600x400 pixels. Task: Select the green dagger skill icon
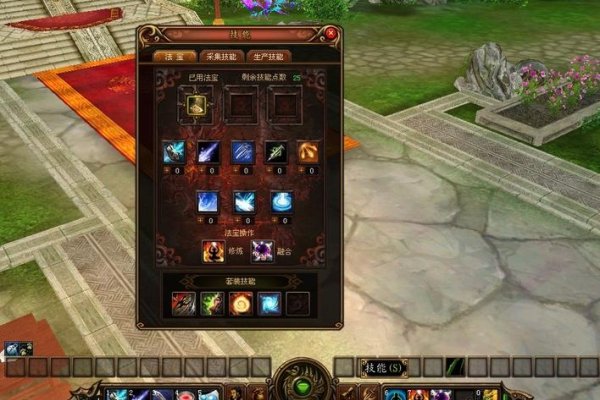click(276, 153)
